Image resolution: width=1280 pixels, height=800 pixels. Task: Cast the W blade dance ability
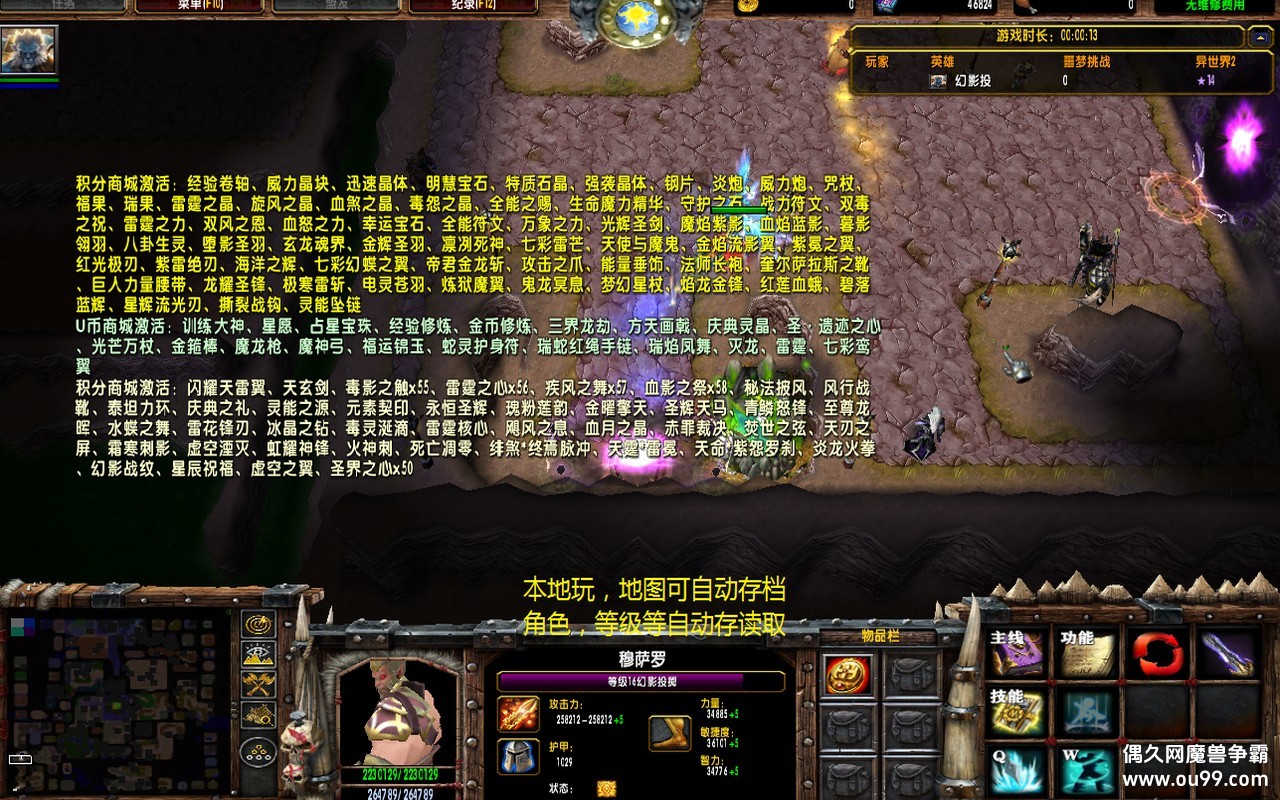1085,770
